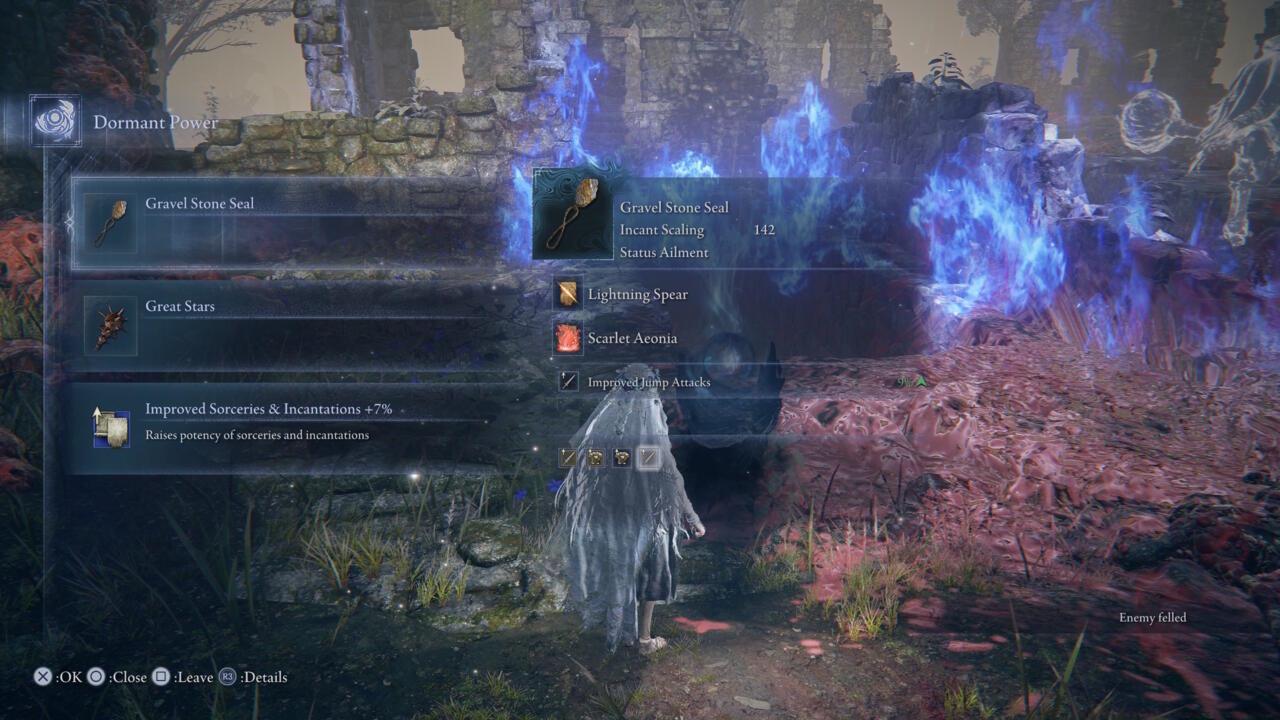Click the Great Stars weapon icon
The image size is (1280, 720).
(110, 325)
